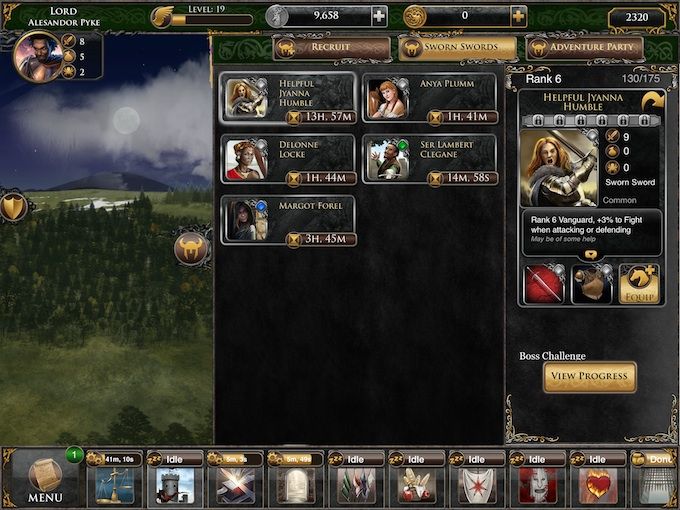Open the main Menu scroll

[x=45, y=478]
